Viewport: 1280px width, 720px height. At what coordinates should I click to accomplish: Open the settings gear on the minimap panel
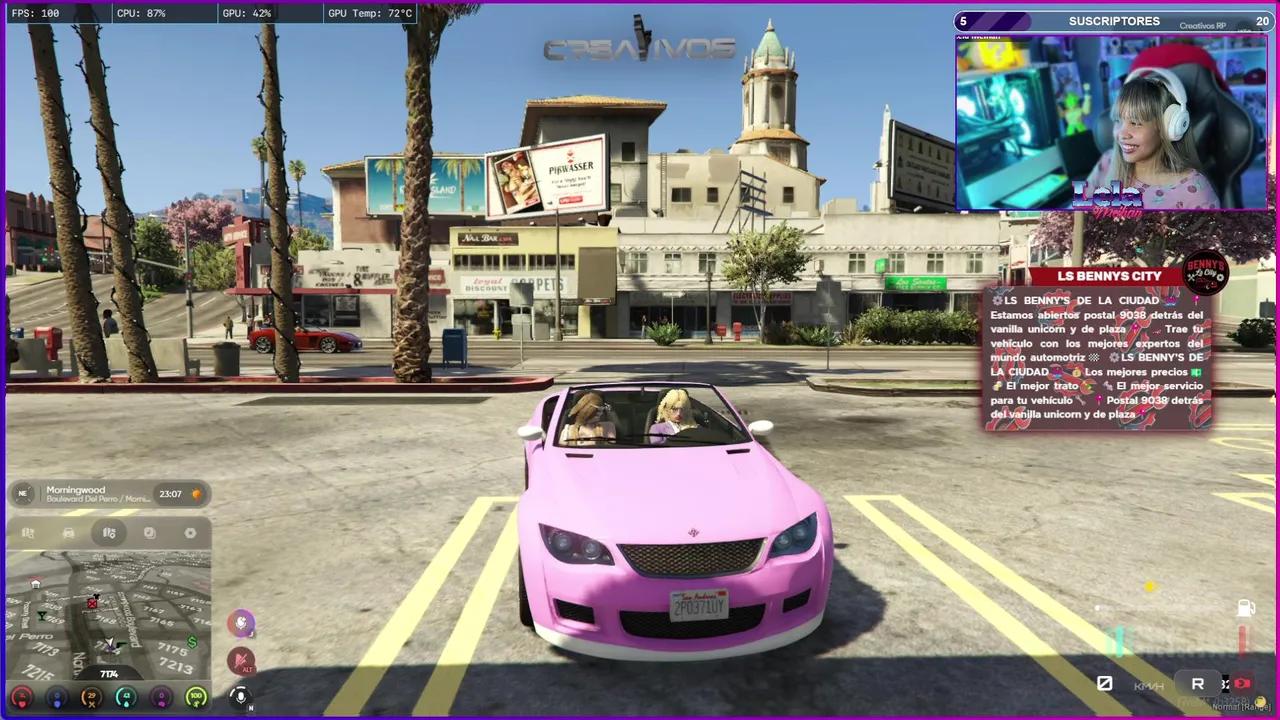tap(191, 532)
